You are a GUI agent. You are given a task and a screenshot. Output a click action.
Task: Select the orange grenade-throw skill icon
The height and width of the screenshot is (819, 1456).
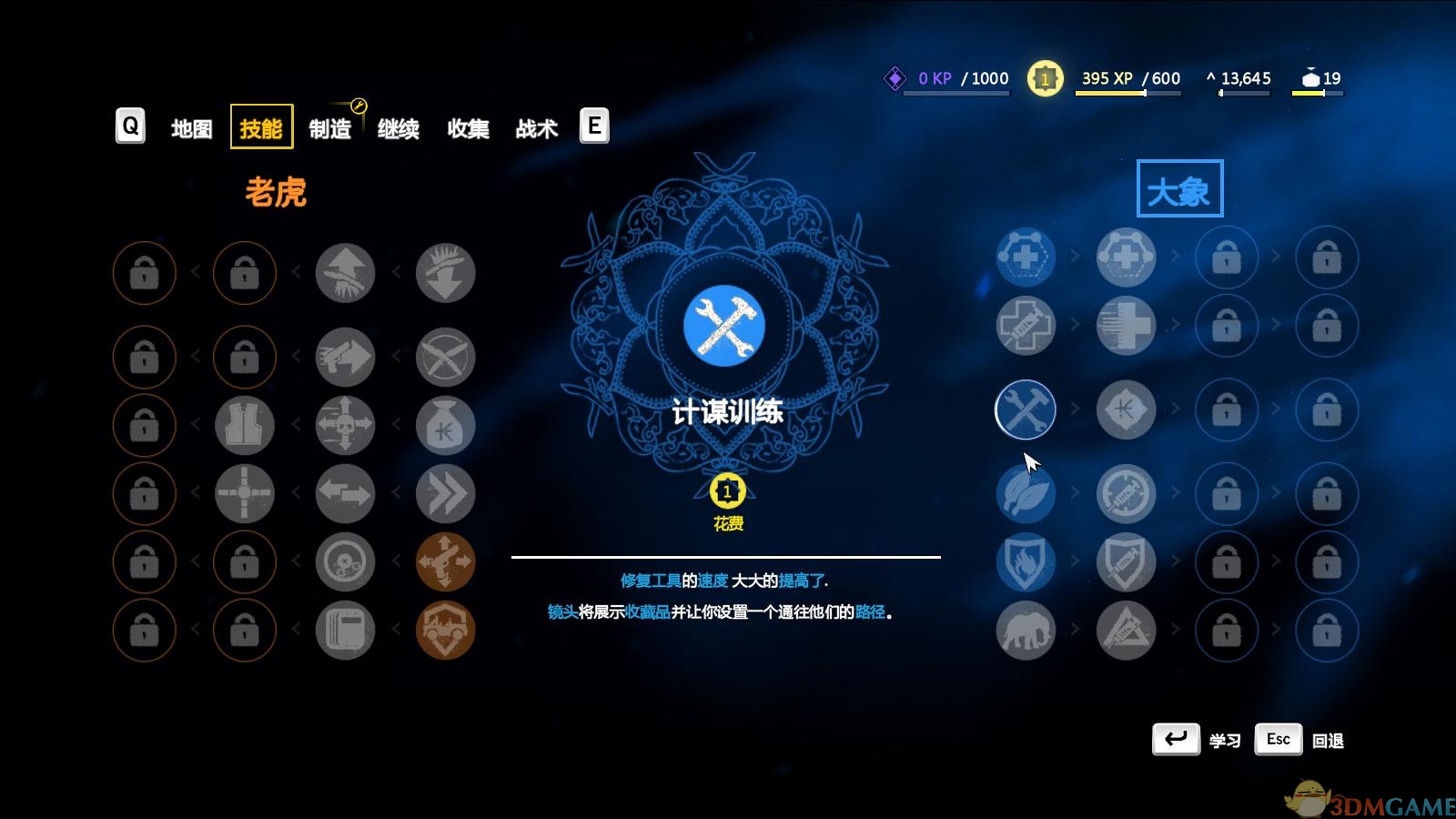click(446, 562)
